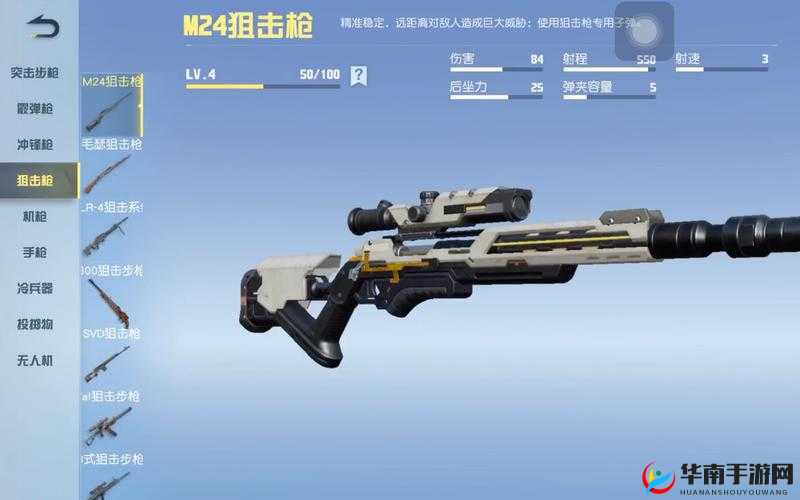800x500 pixels.
Task: Select the 冲锋枪 category
Action: [36, 144]
